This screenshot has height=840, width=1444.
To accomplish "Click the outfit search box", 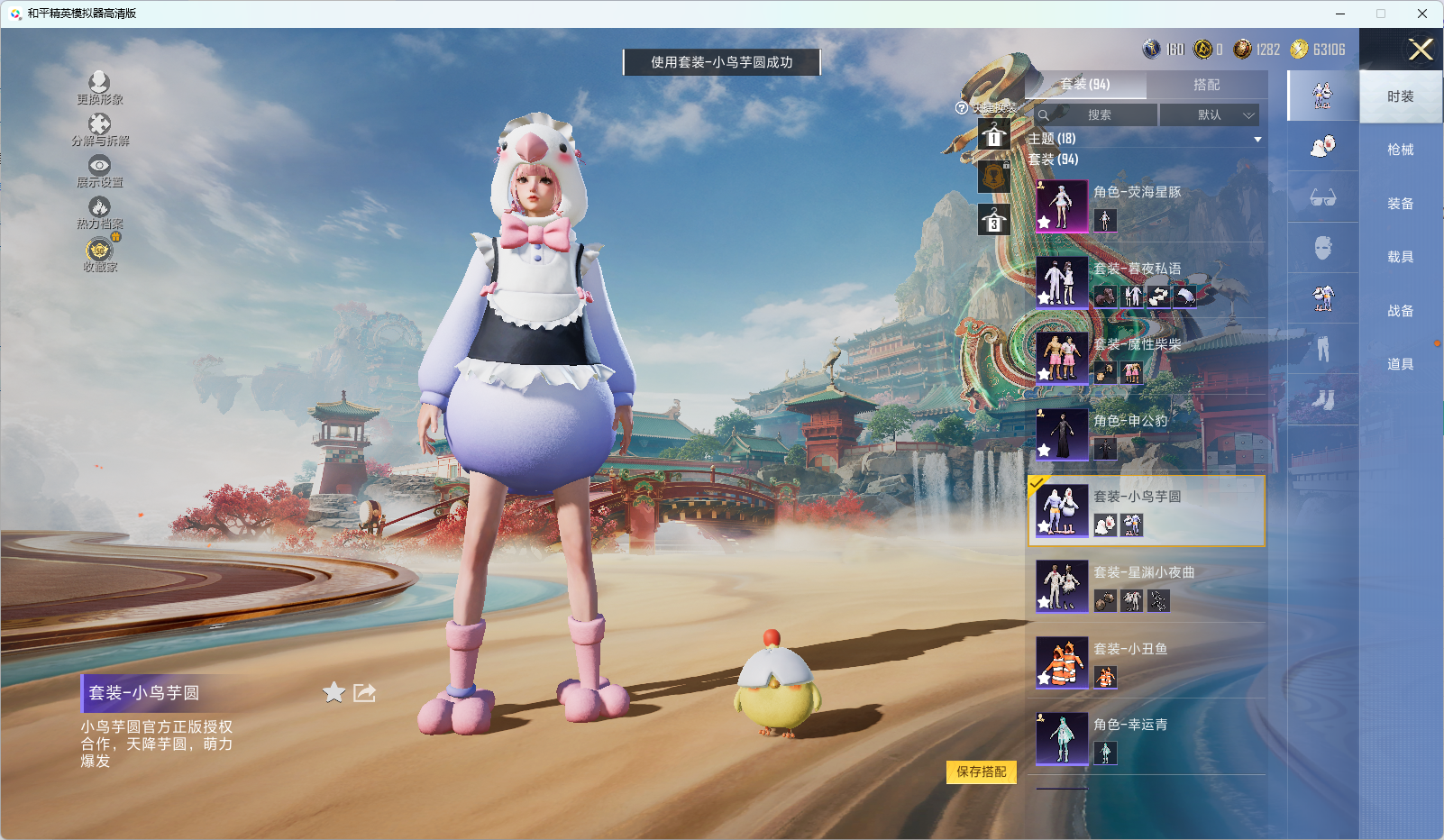I will click(x=1096, y=115).
